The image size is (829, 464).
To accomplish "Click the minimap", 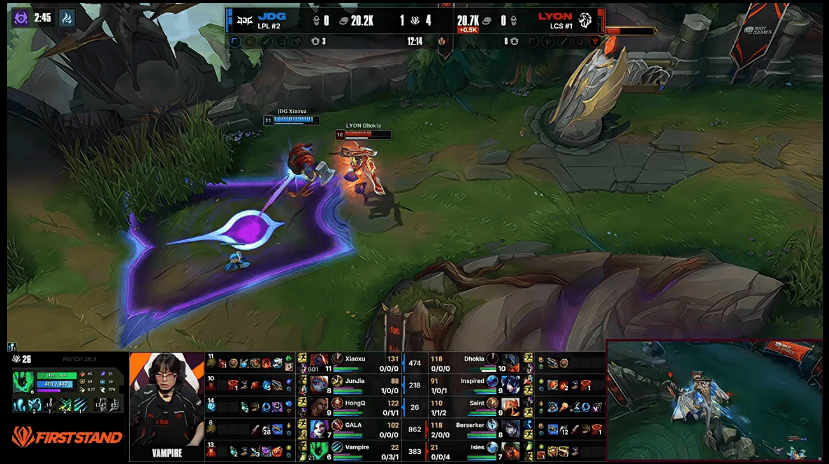I will [x=714, y=400].
